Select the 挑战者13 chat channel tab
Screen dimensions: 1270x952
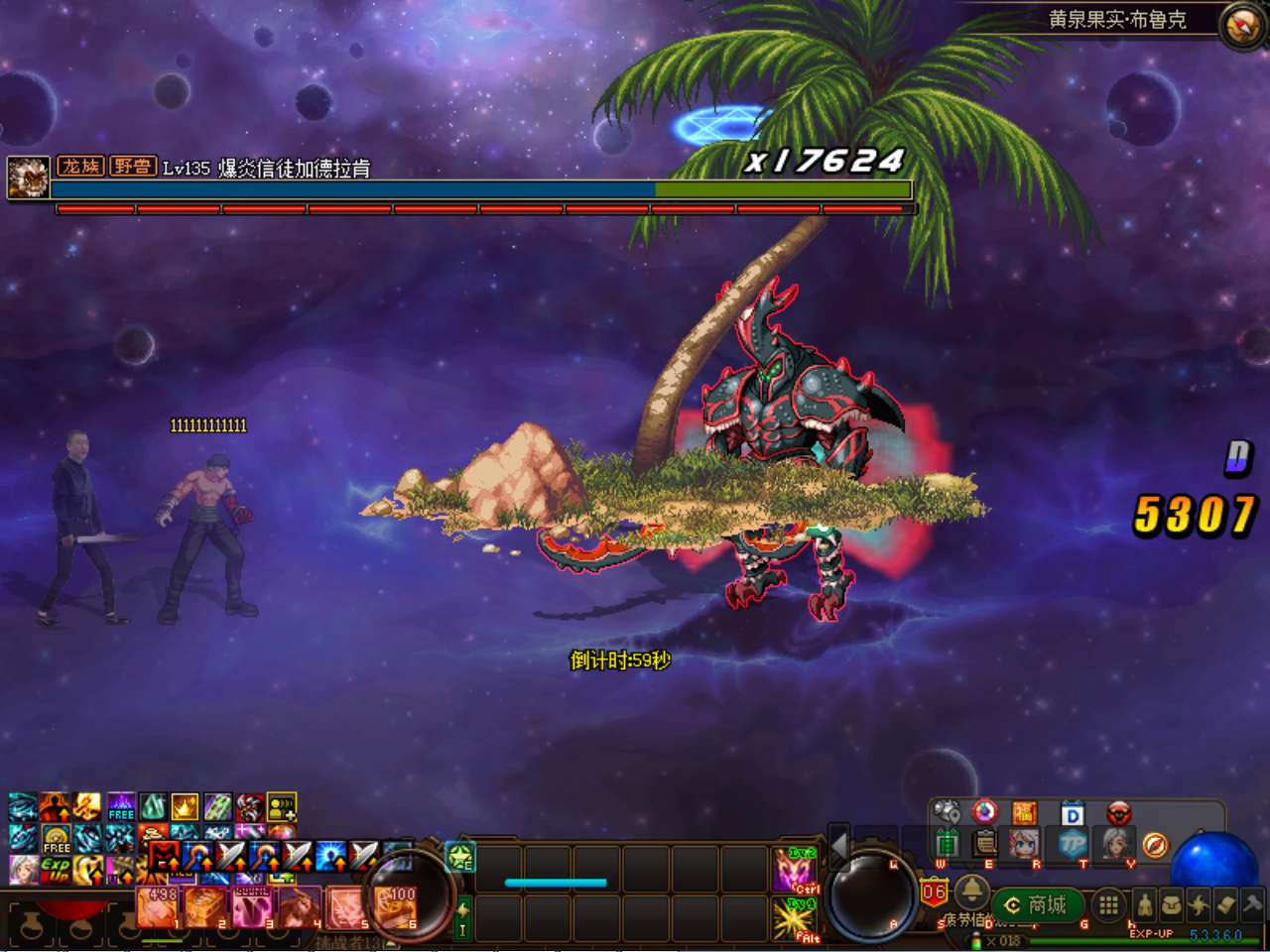tap(346, 940)
